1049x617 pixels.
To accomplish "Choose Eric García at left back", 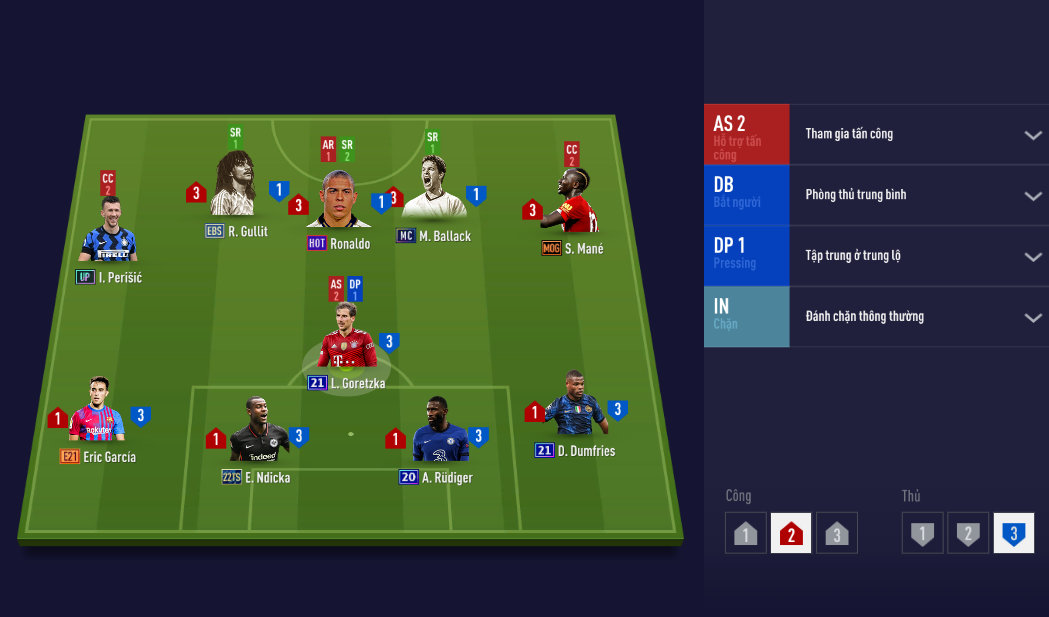I will [x=97, y=414].
